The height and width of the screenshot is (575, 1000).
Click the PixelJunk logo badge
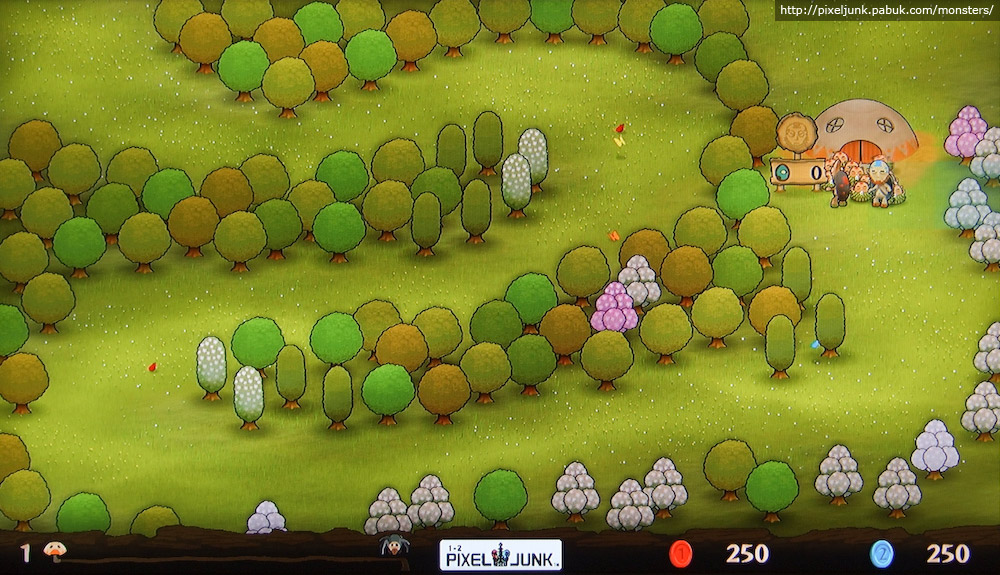(x=500, y=554)
